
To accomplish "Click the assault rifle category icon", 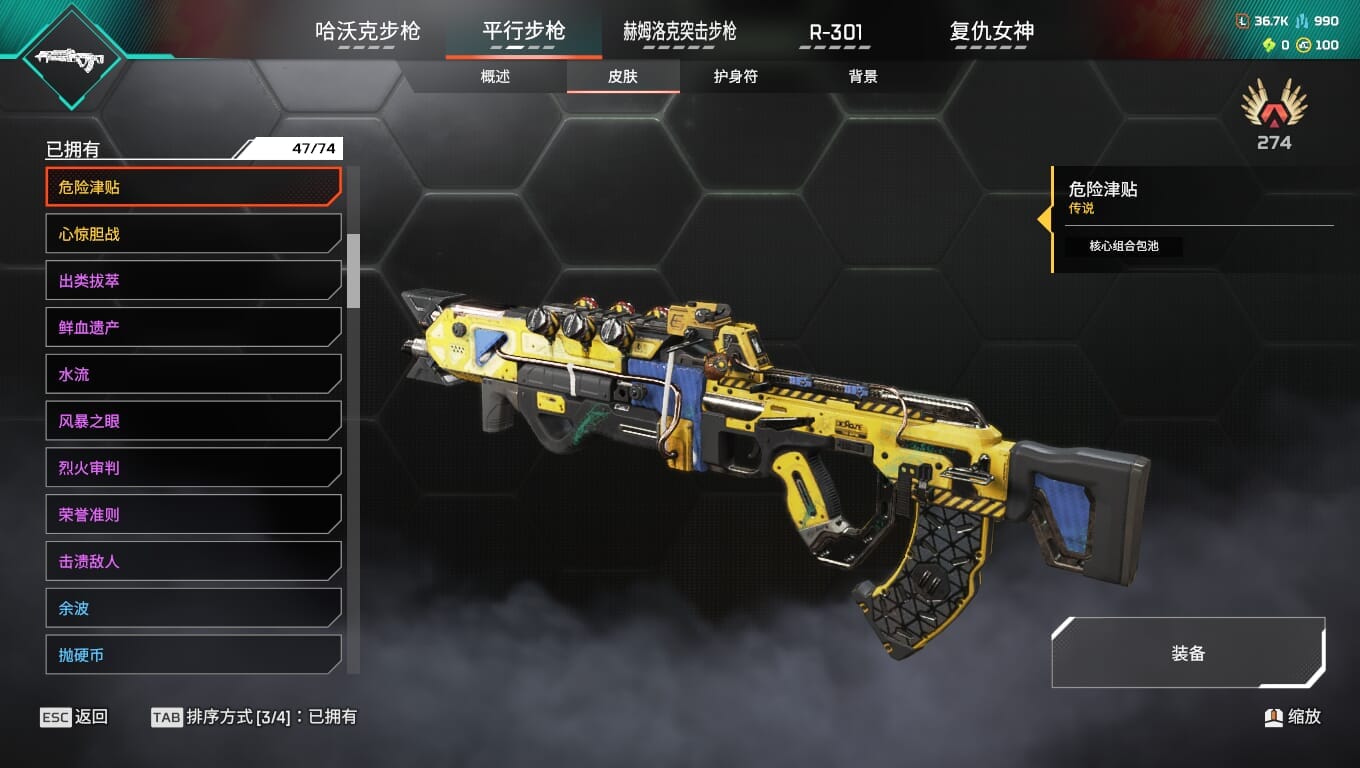I will (x=70, y=56).
